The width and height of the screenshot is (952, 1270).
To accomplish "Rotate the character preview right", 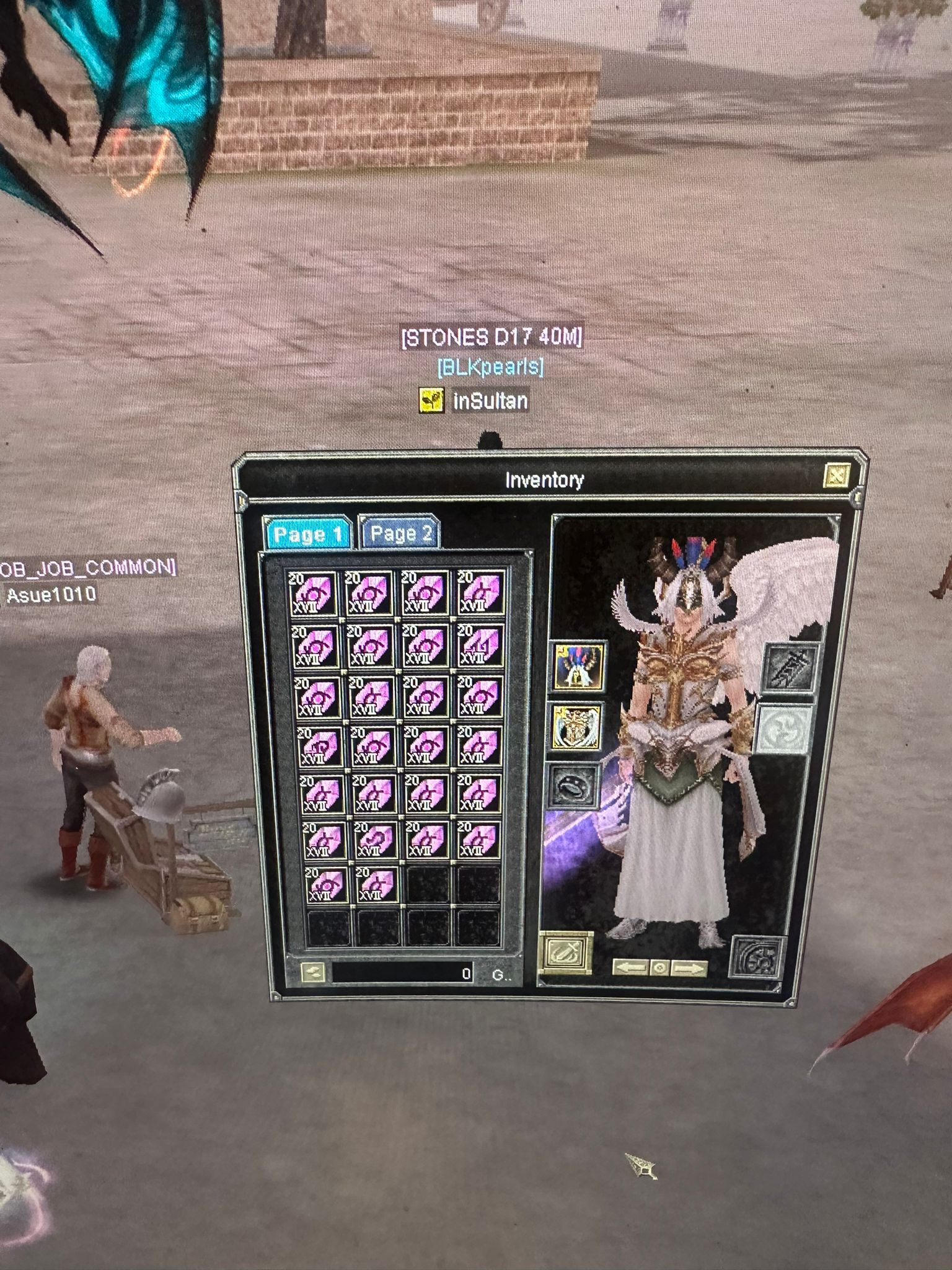I will coord(689,969).
